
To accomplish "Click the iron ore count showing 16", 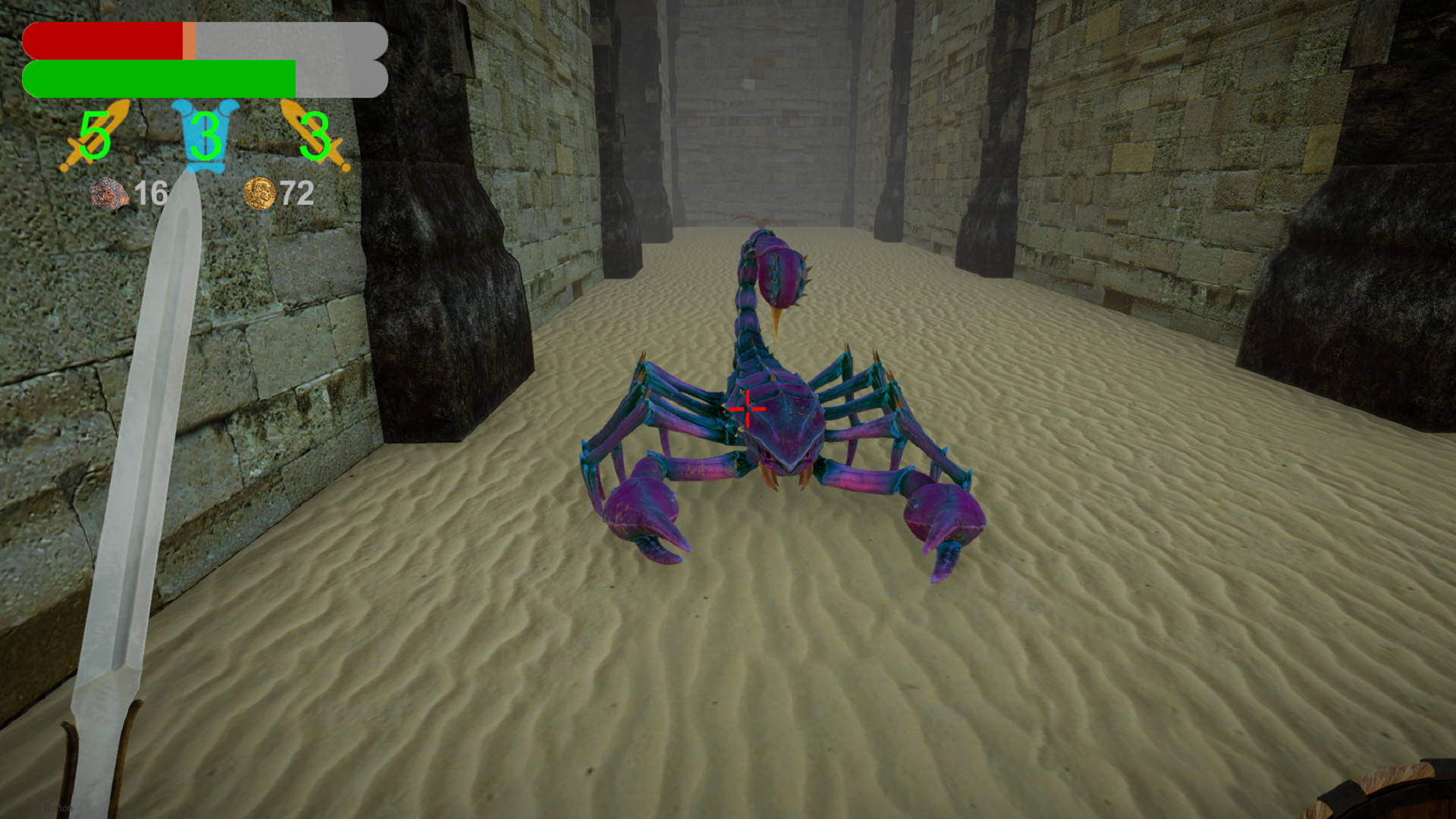I will [152, 194].
